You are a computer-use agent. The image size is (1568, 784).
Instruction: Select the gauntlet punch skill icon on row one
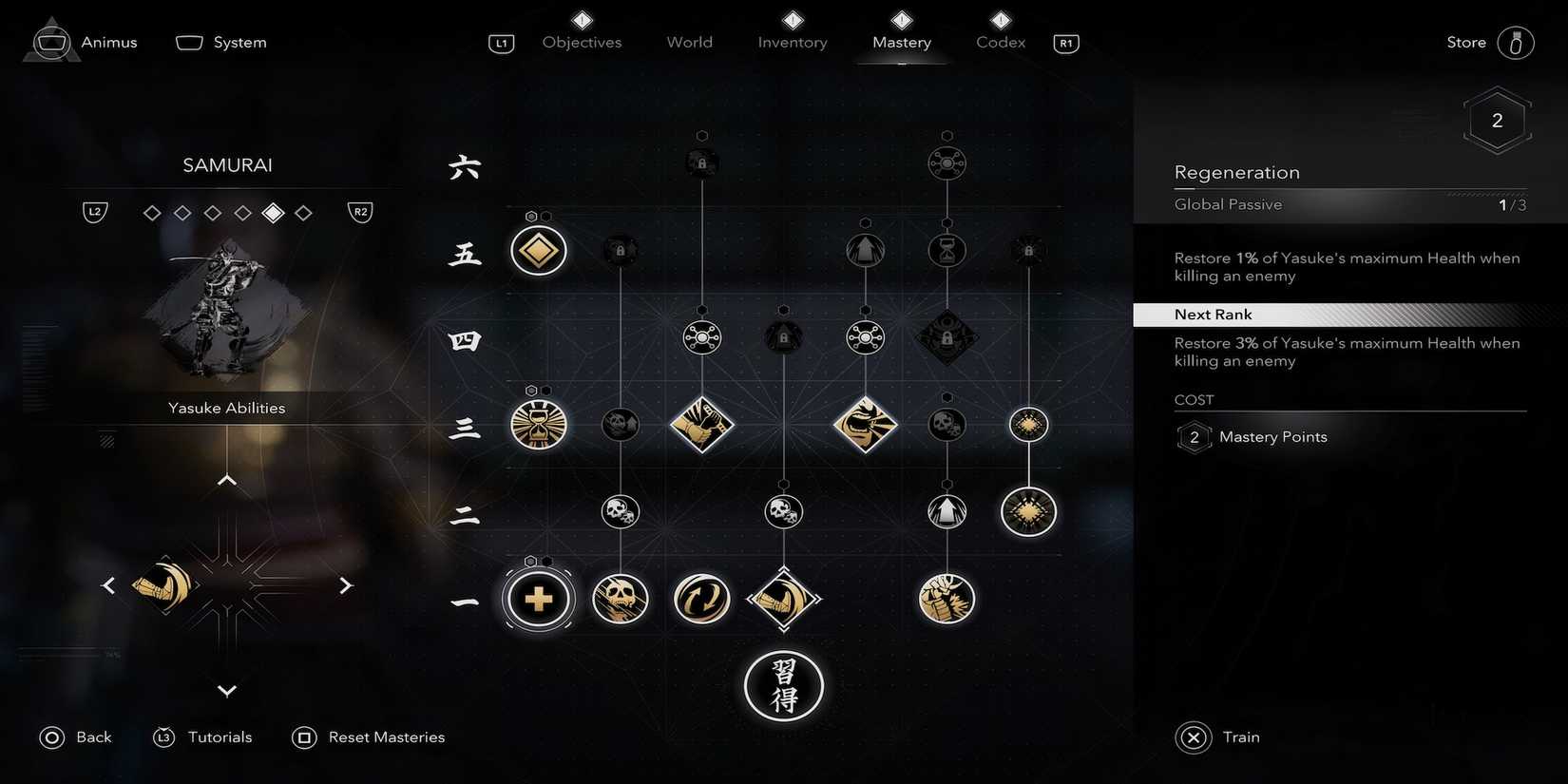(947, 599)
